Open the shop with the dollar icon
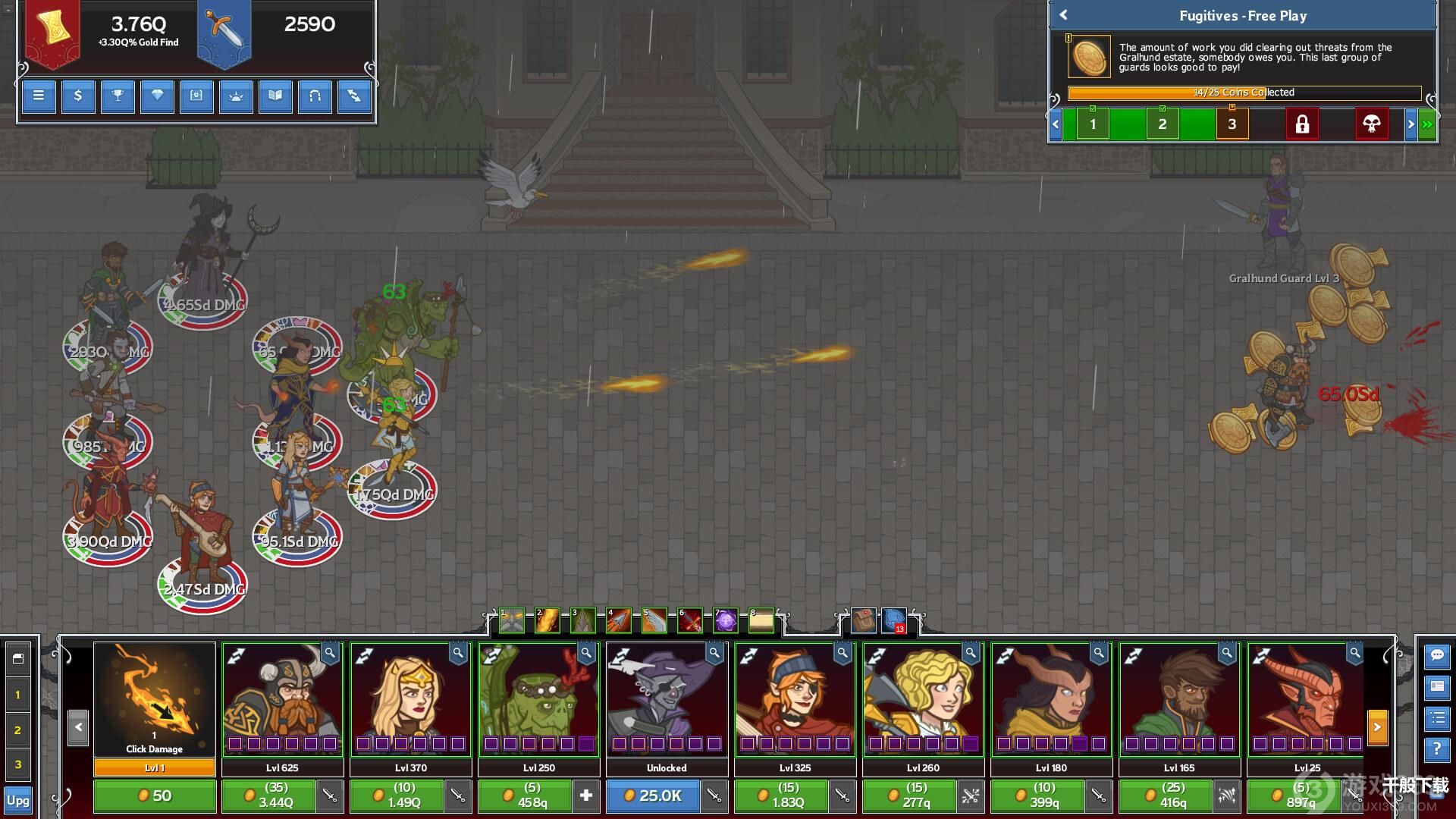Image resolution: width=1456 pixels, height=819 pixels. pos(78,96)
